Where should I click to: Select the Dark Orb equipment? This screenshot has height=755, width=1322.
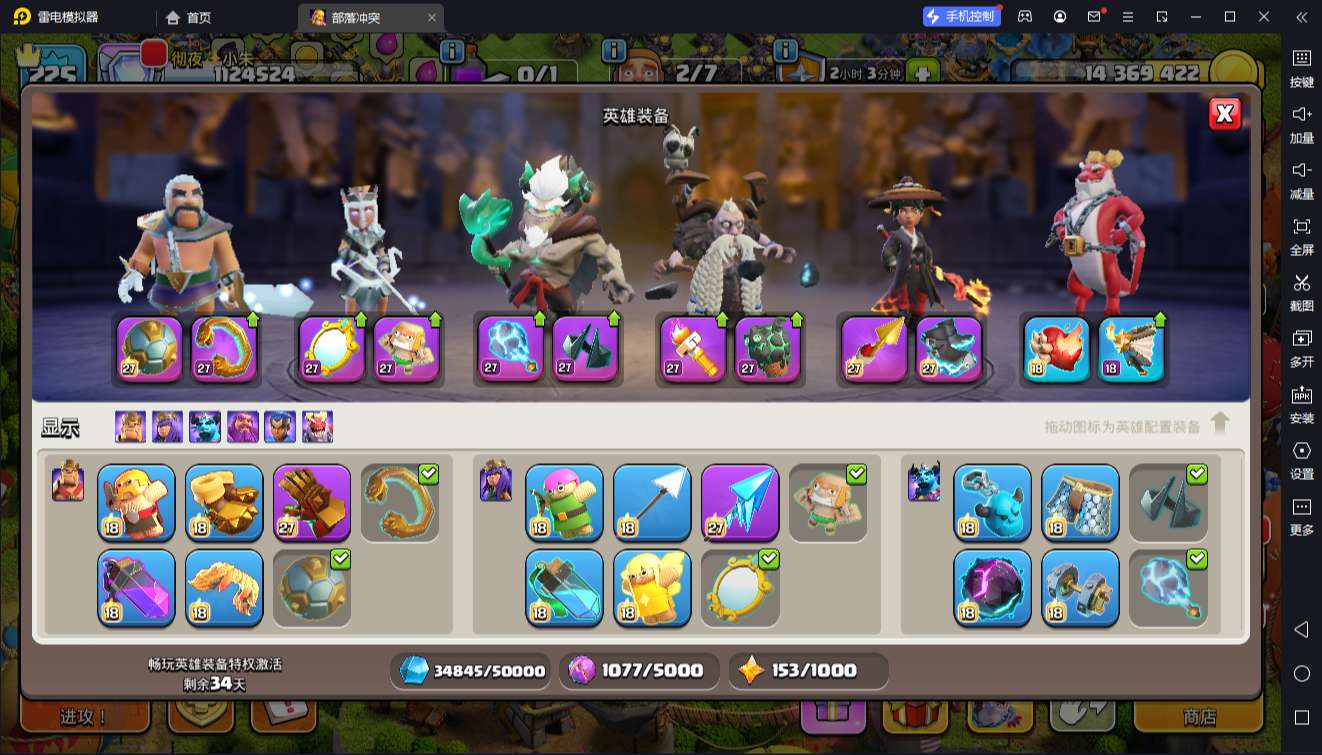[992, 587]
